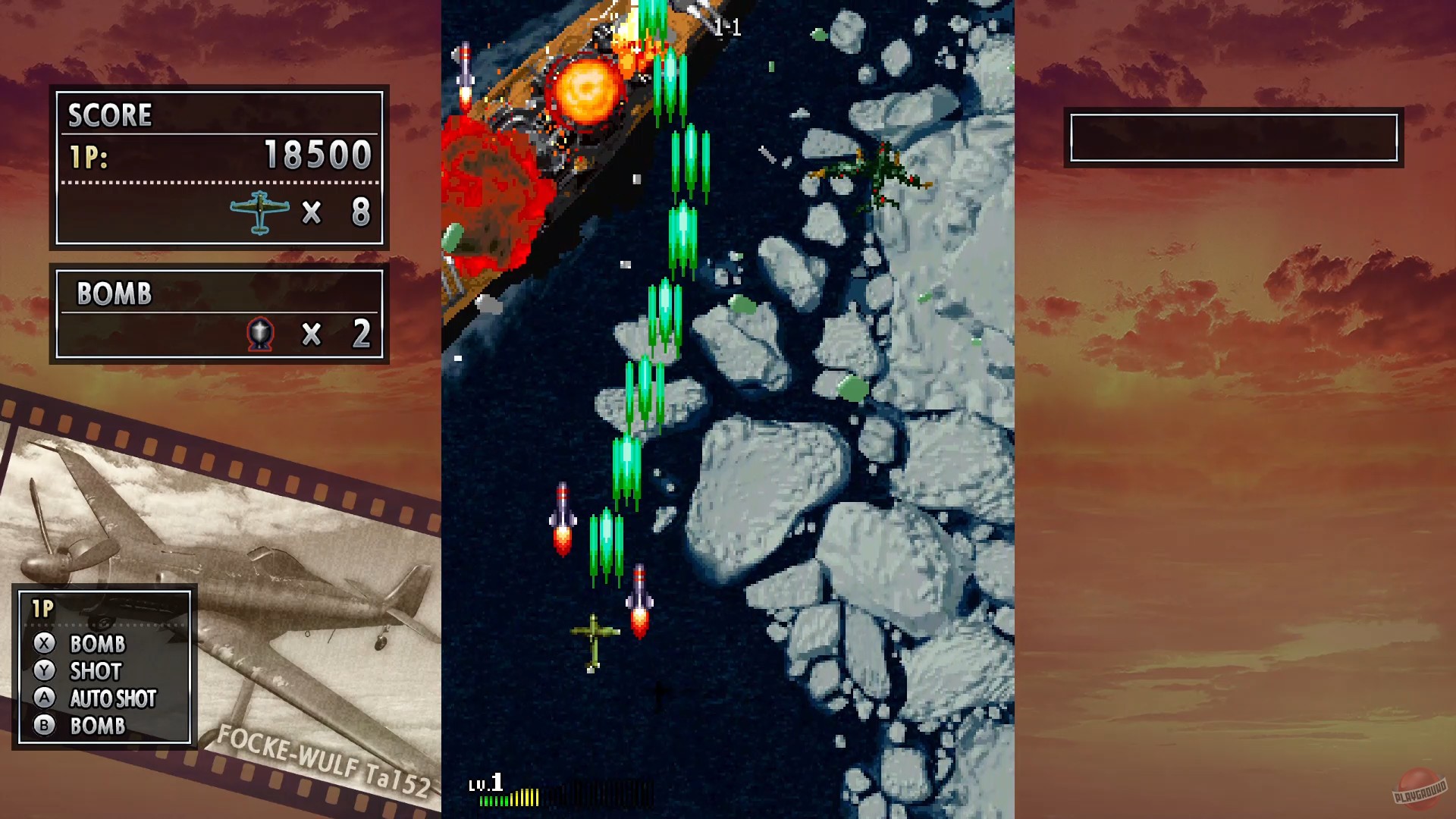1456x819 pixels.
Task: Click the bomb icon in the BOMB panel
Action: point(262,331)
